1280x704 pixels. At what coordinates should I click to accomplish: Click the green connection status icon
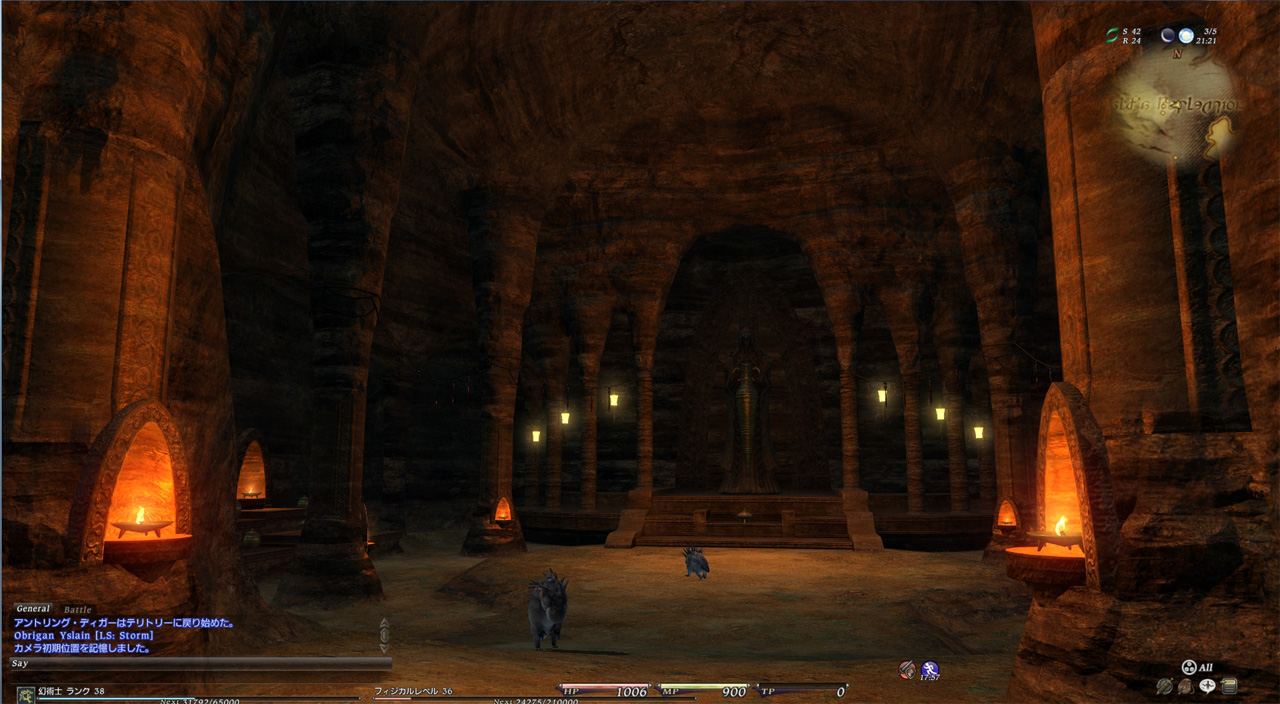pos(1112,35)
